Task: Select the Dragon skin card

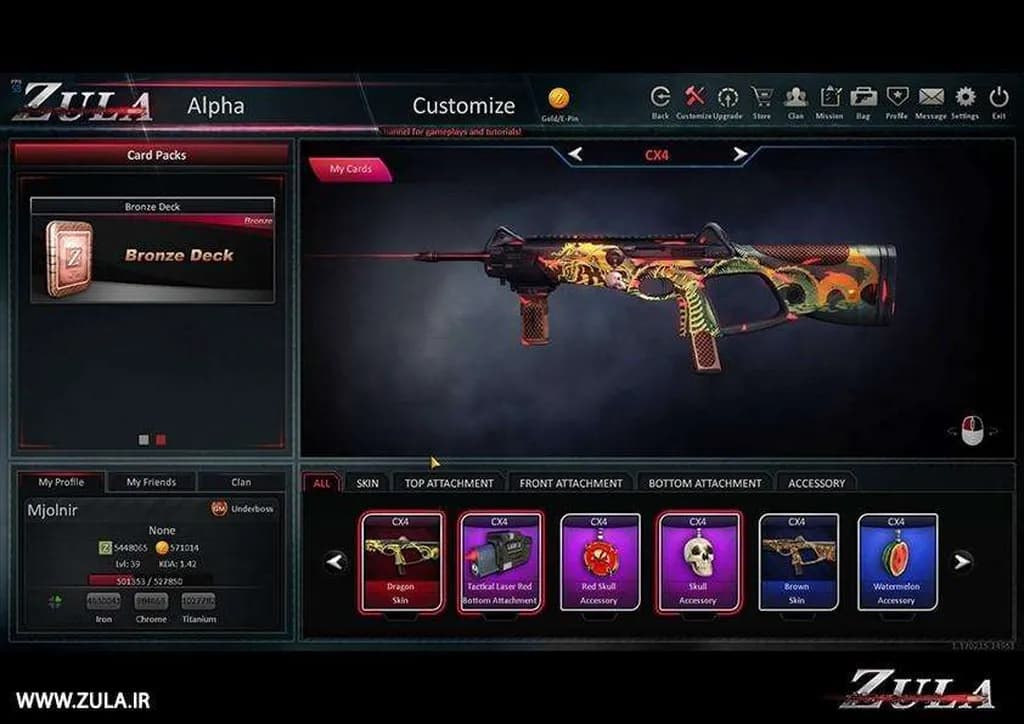Action: tap(400, 561)
